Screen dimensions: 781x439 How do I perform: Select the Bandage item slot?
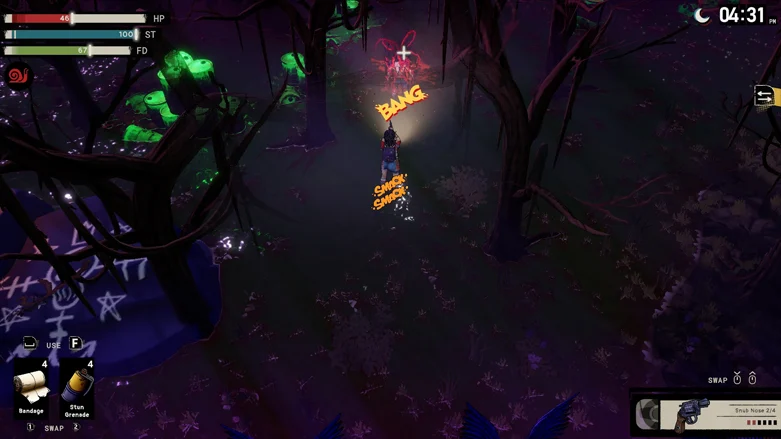coord(31,388)
